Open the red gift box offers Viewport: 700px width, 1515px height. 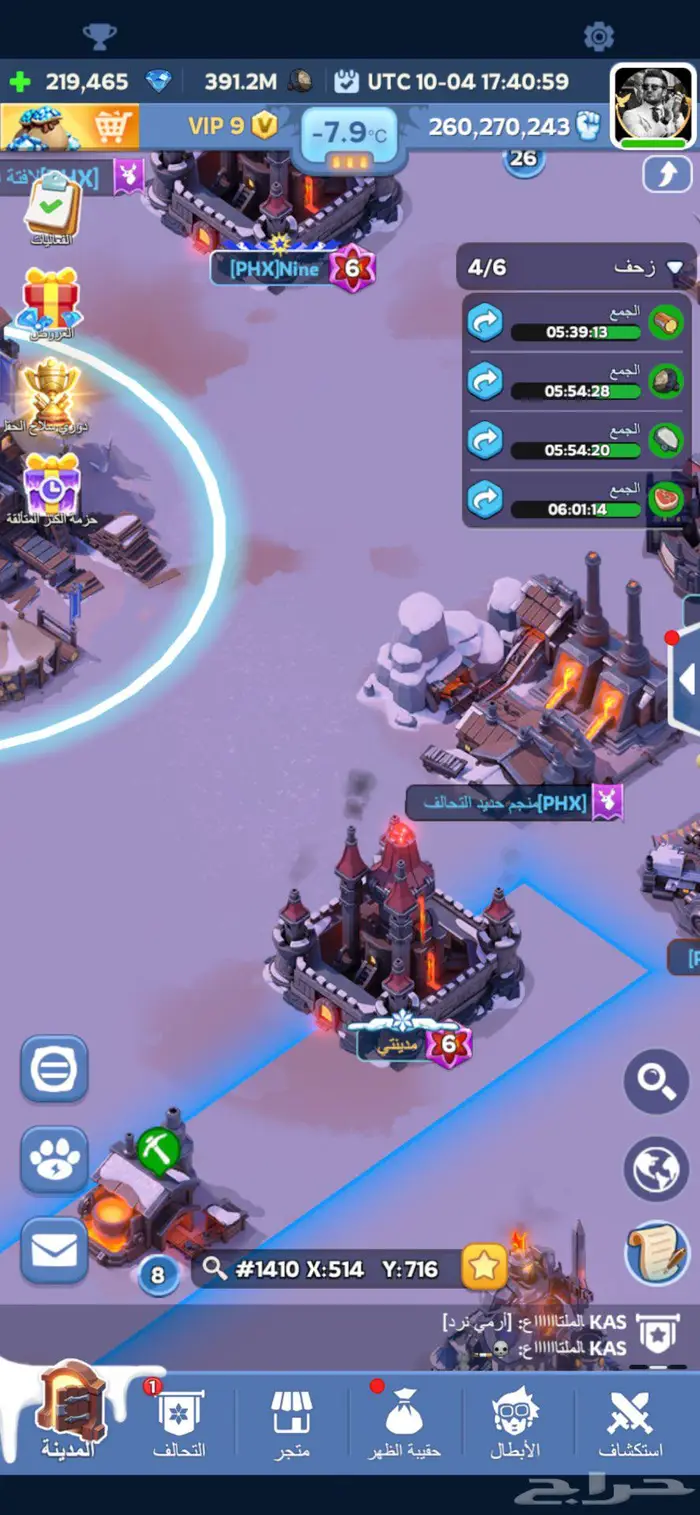[52, 300]
